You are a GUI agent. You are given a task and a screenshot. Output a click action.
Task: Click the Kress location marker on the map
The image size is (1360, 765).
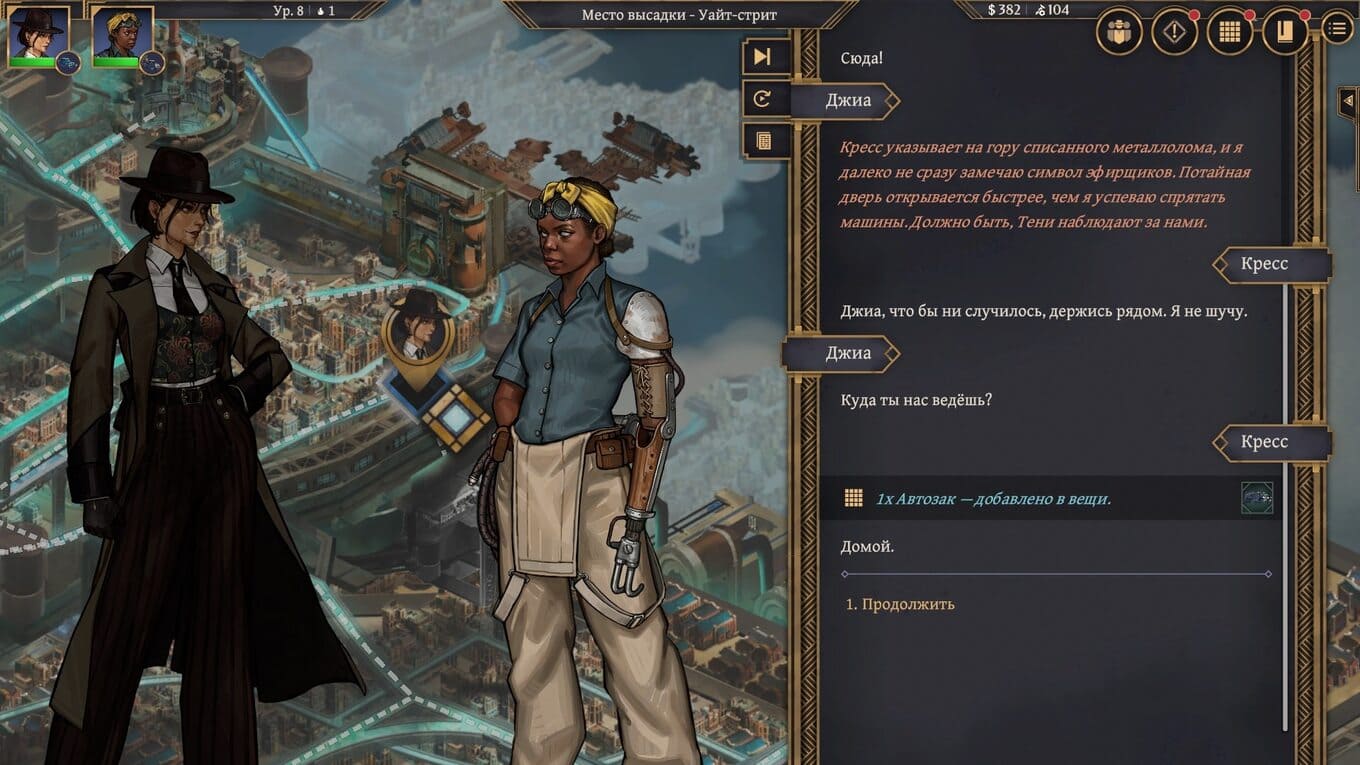pyautogui.click(x=417, y=330)
